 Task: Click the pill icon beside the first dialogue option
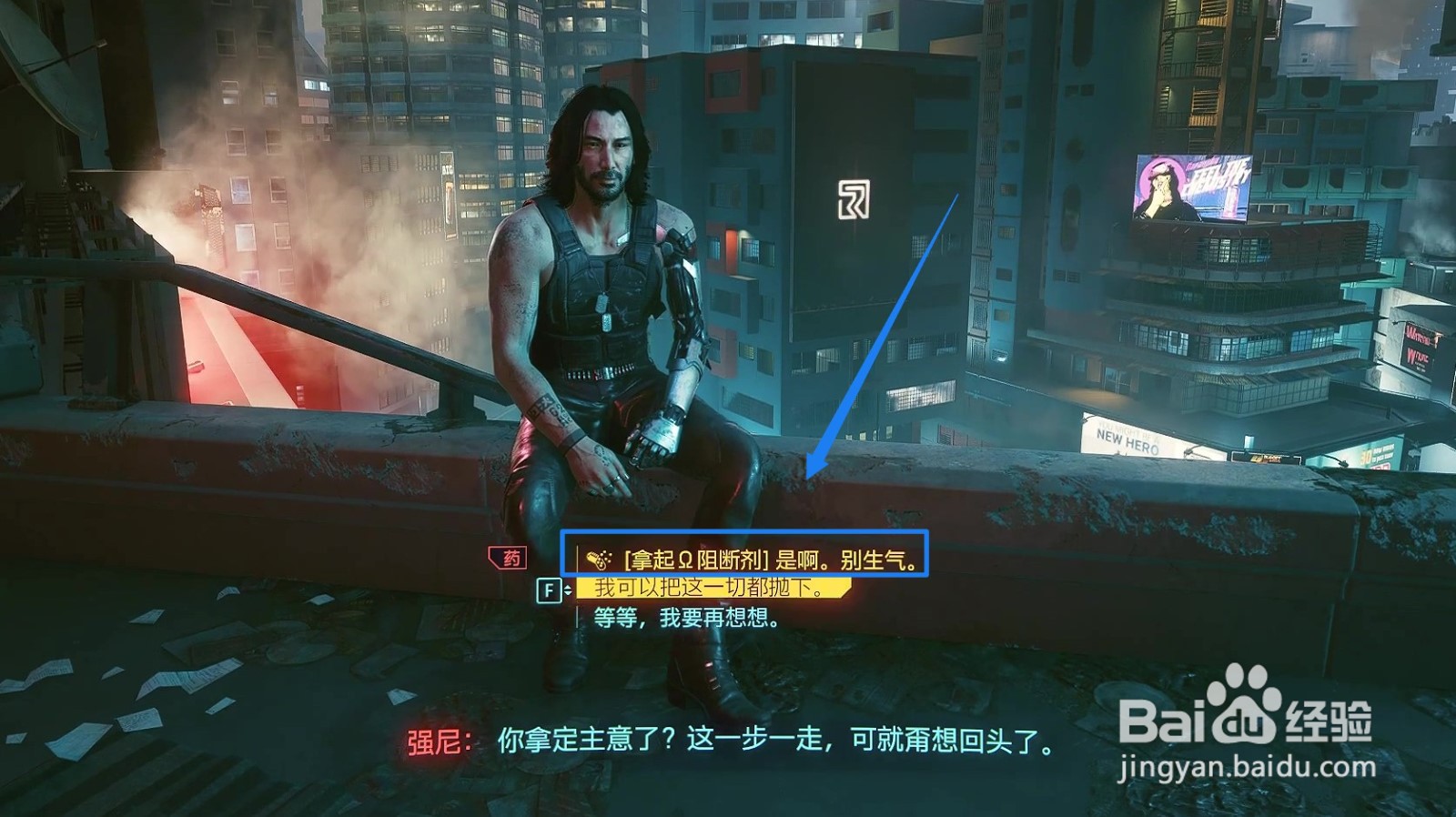pos(597,559)
